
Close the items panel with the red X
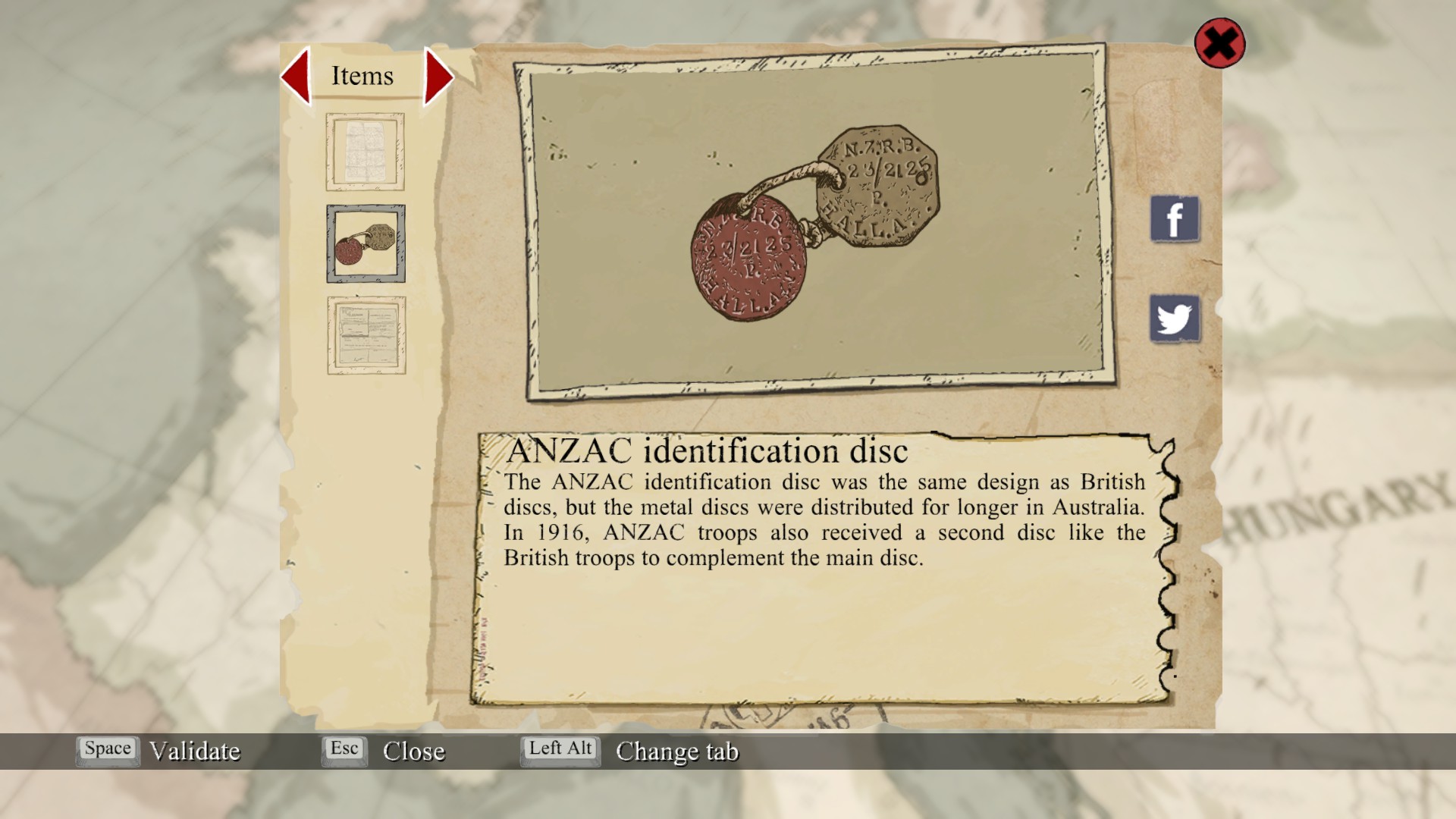[x=1219, y=43]
